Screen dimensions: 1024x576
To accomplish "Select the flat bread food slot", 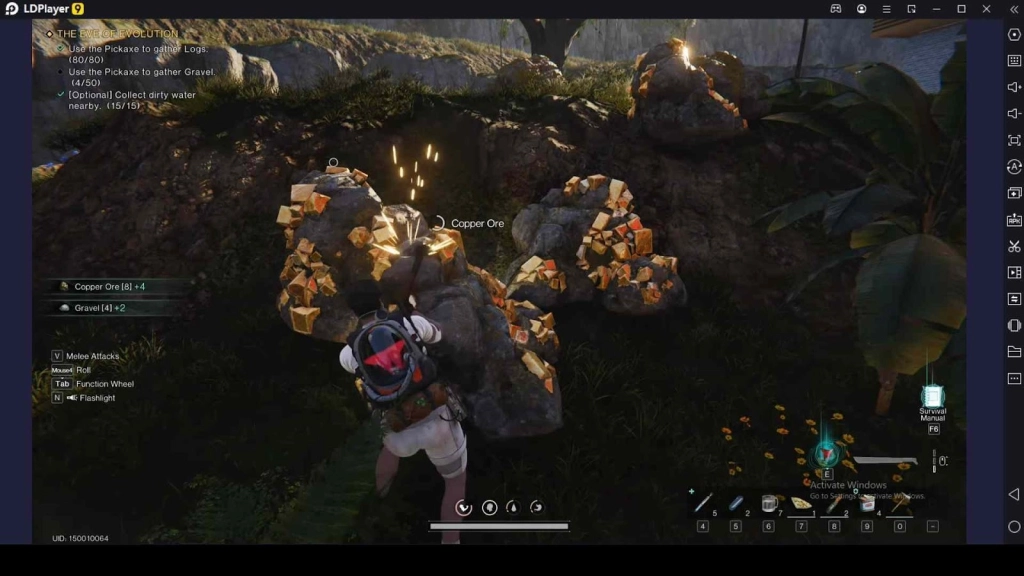I will (x=801, y=504).
